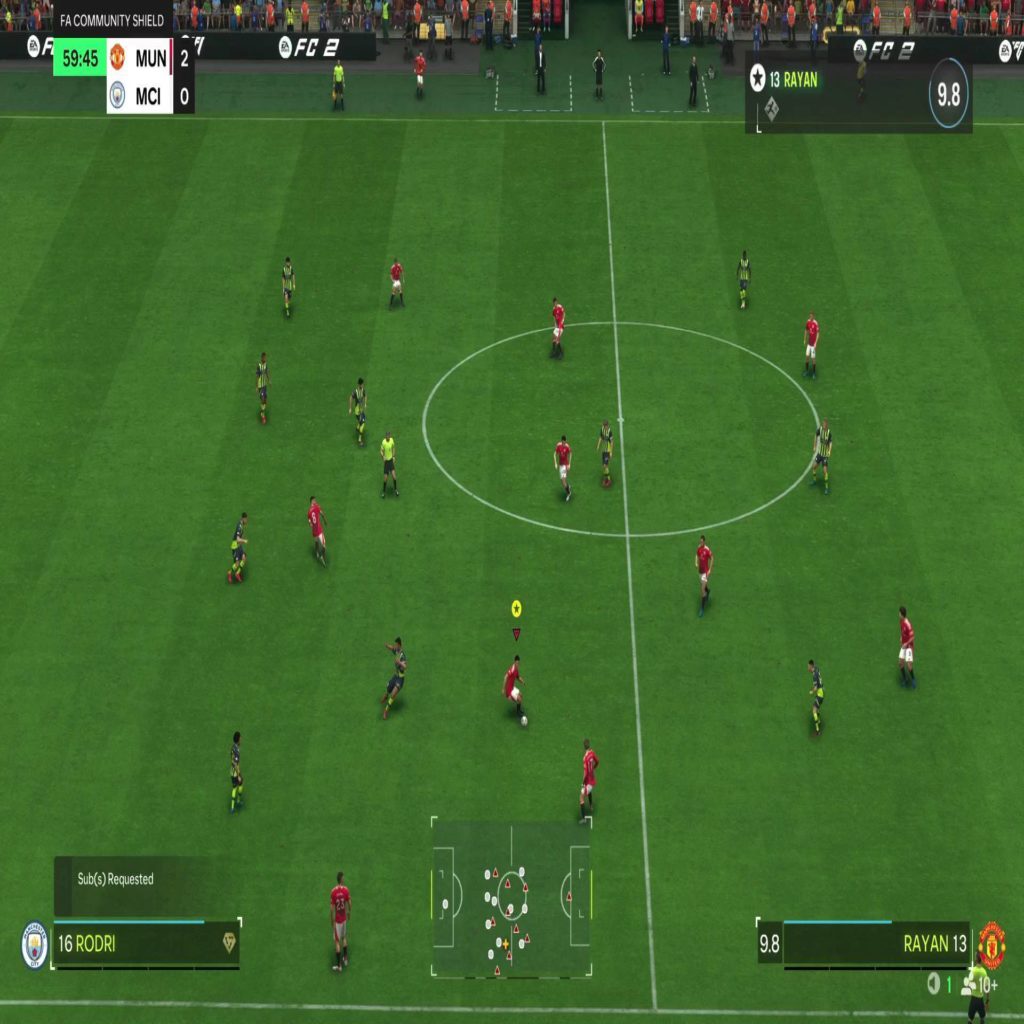Screen dimensions: 1024x1024
Task: Click the diamond playstyle icon under Rayan
Action: [x=772, y=111]
